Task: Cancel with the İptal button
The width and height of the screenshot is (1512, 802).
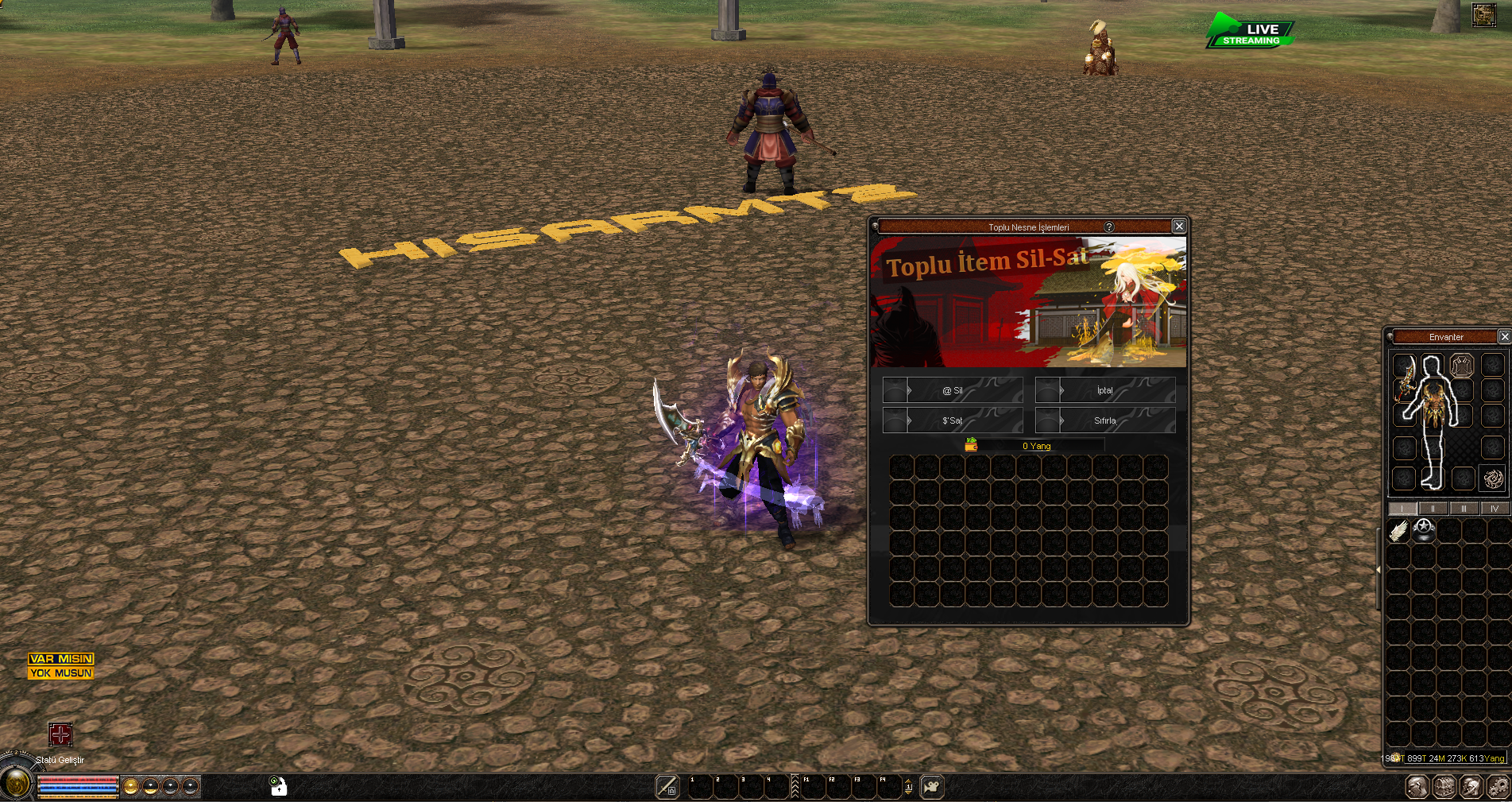Action: click(1105, 390)
